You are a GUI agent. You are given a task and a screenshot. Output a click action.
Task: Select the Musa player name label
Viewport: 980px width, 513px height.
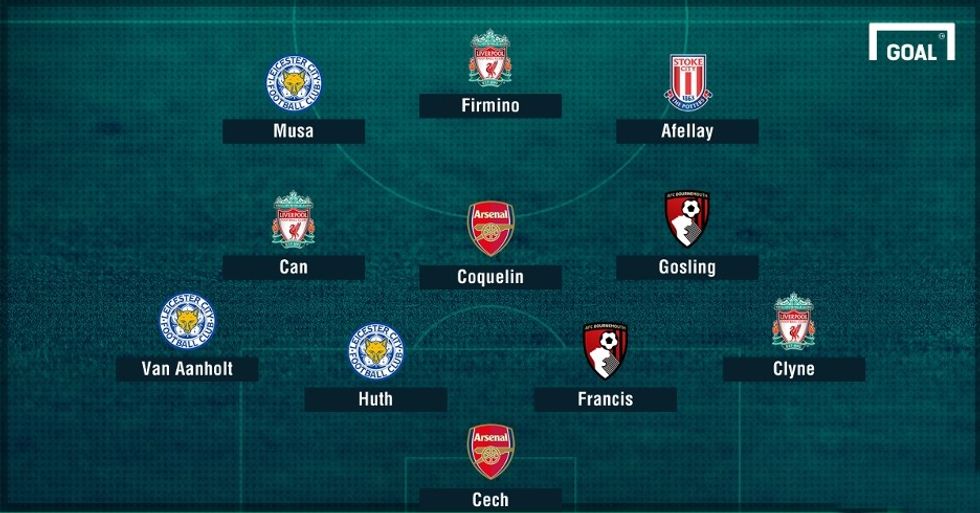tap(293, 131)
